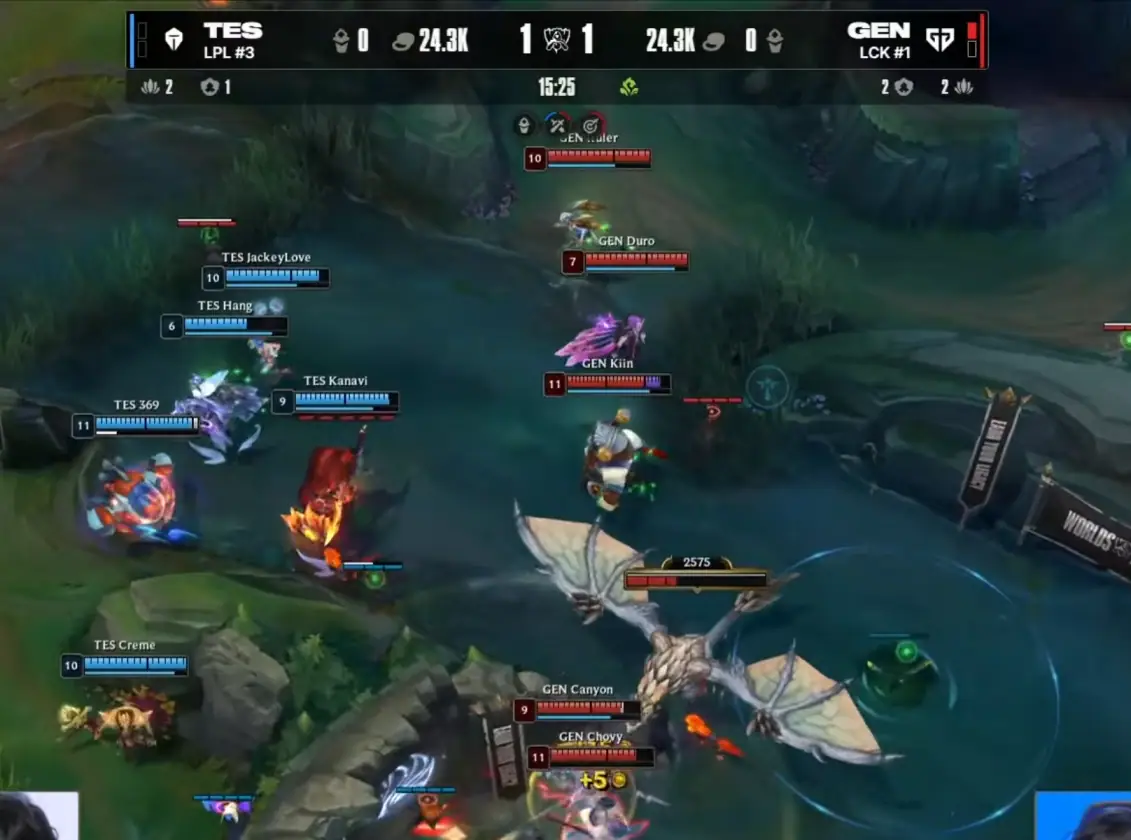This screenshot has width=1131, height=840.
Task: Select the Worlds trophy emblem between series scores
Action: 557,40
